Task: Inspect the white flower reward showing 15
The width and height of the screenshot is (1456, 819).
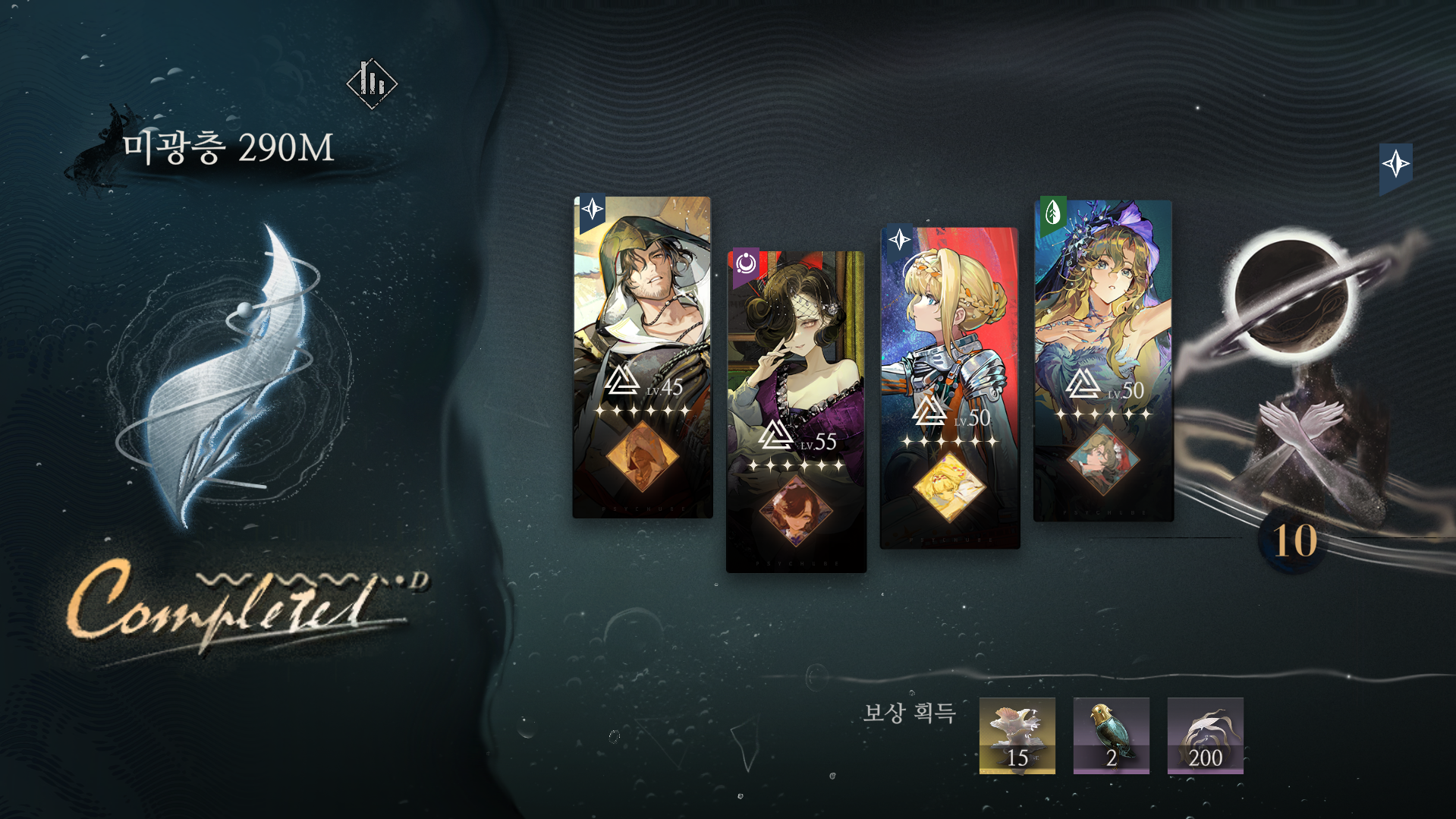Action: click(x=1017, y=736)
